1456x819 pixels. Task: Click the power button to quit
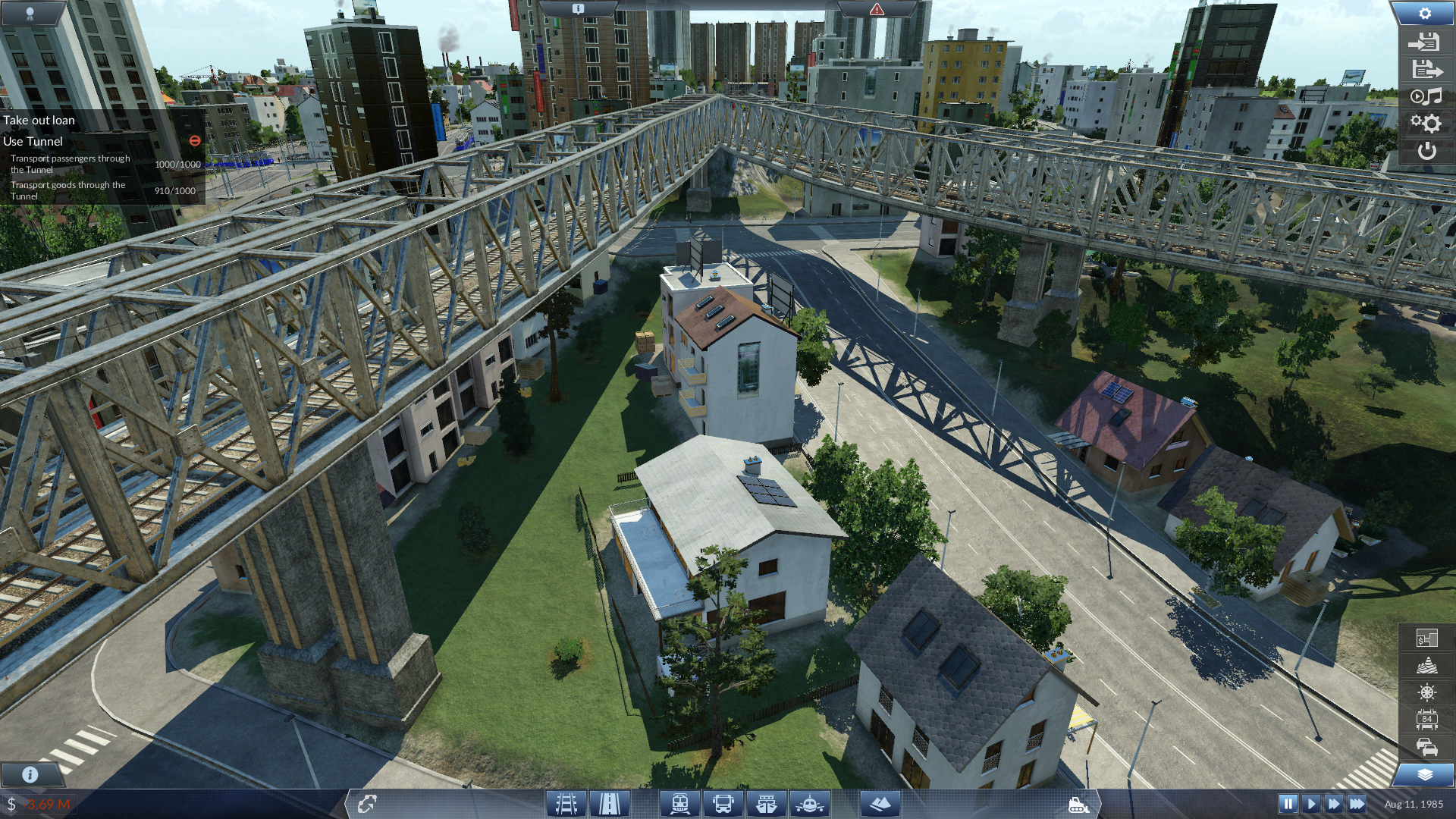1426,151
